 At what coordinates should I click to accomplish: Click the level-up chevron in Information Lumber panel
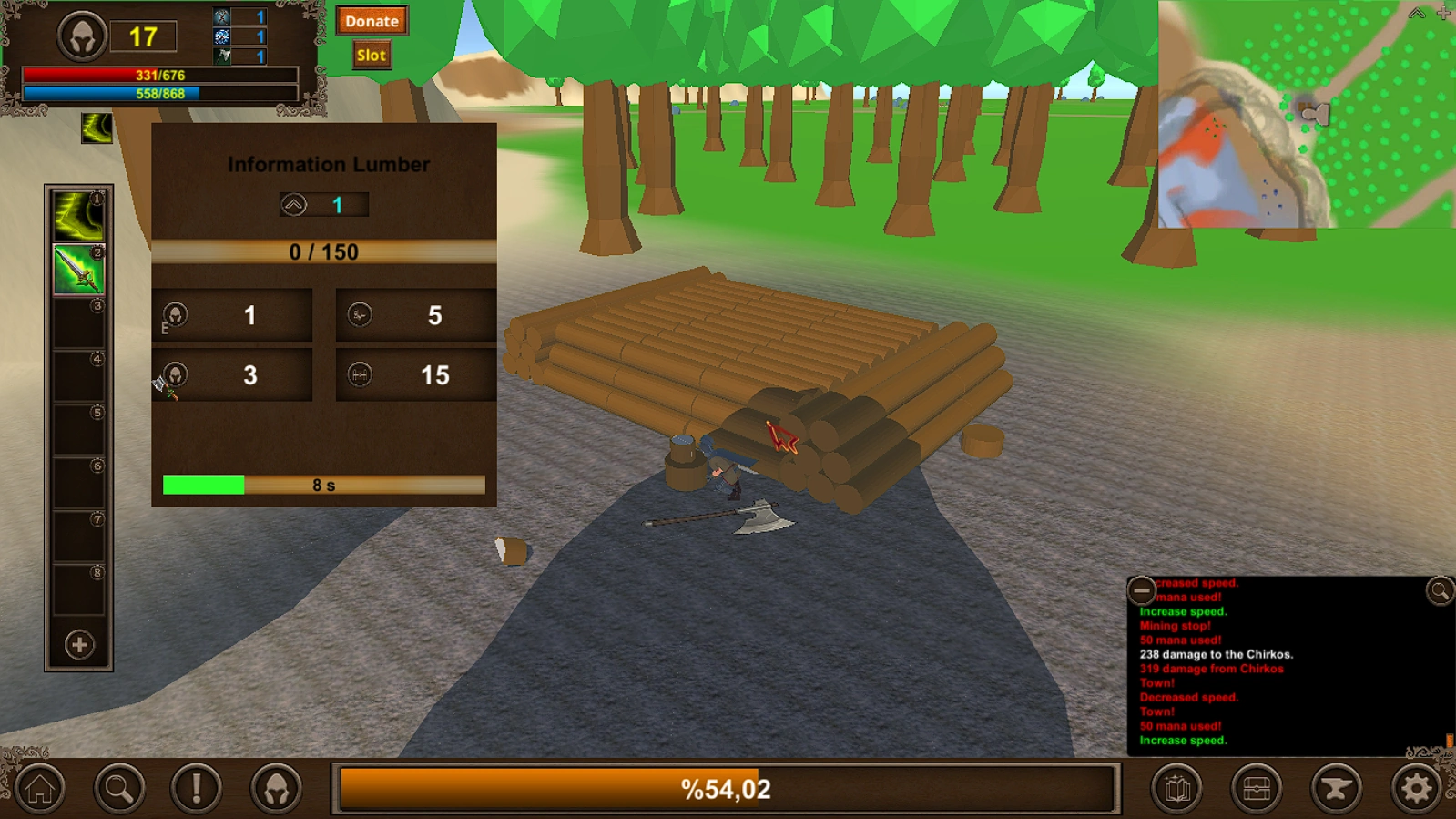point(293,204)
